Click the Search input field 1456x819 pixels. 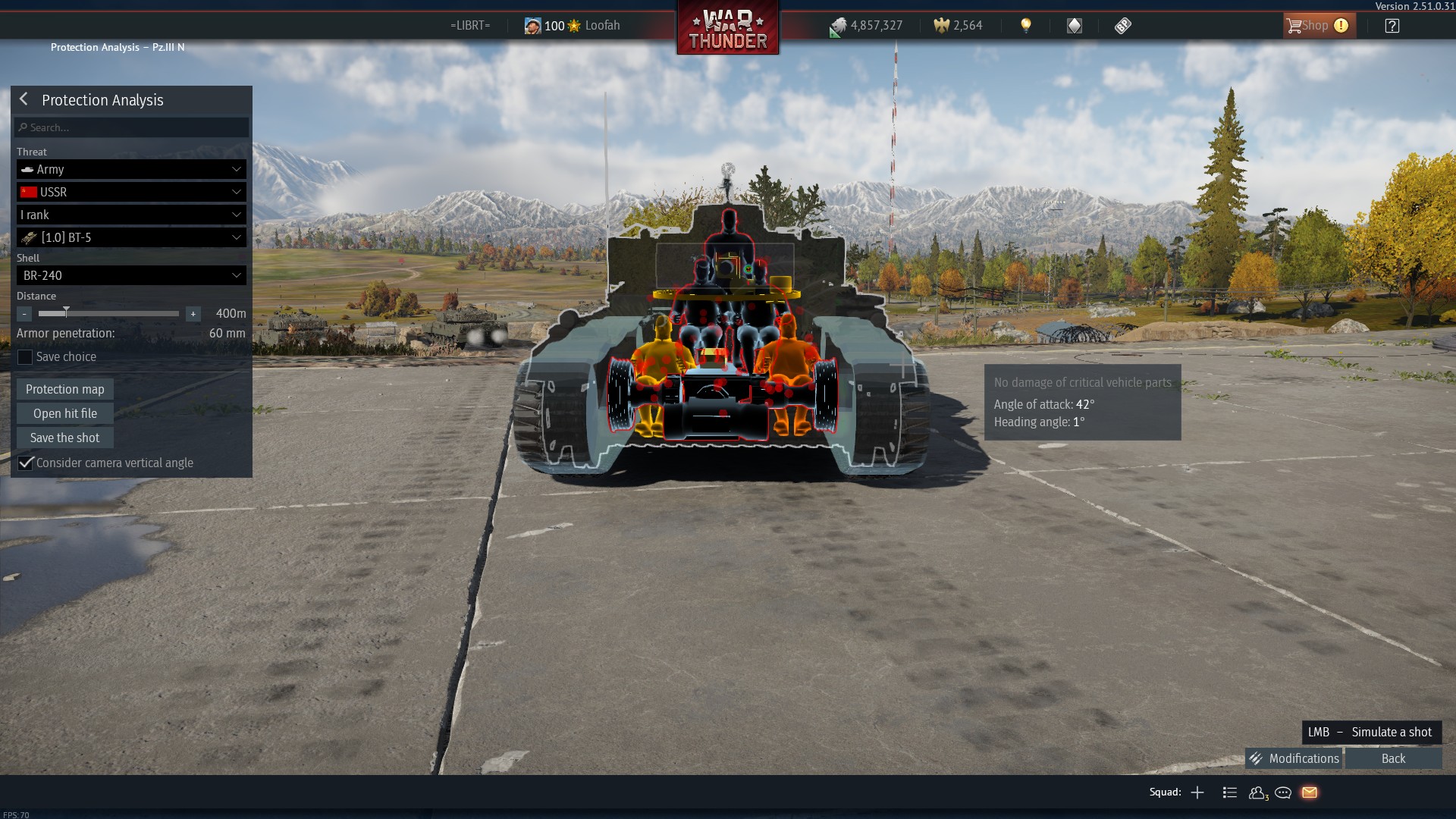click(x=132, y=127)
